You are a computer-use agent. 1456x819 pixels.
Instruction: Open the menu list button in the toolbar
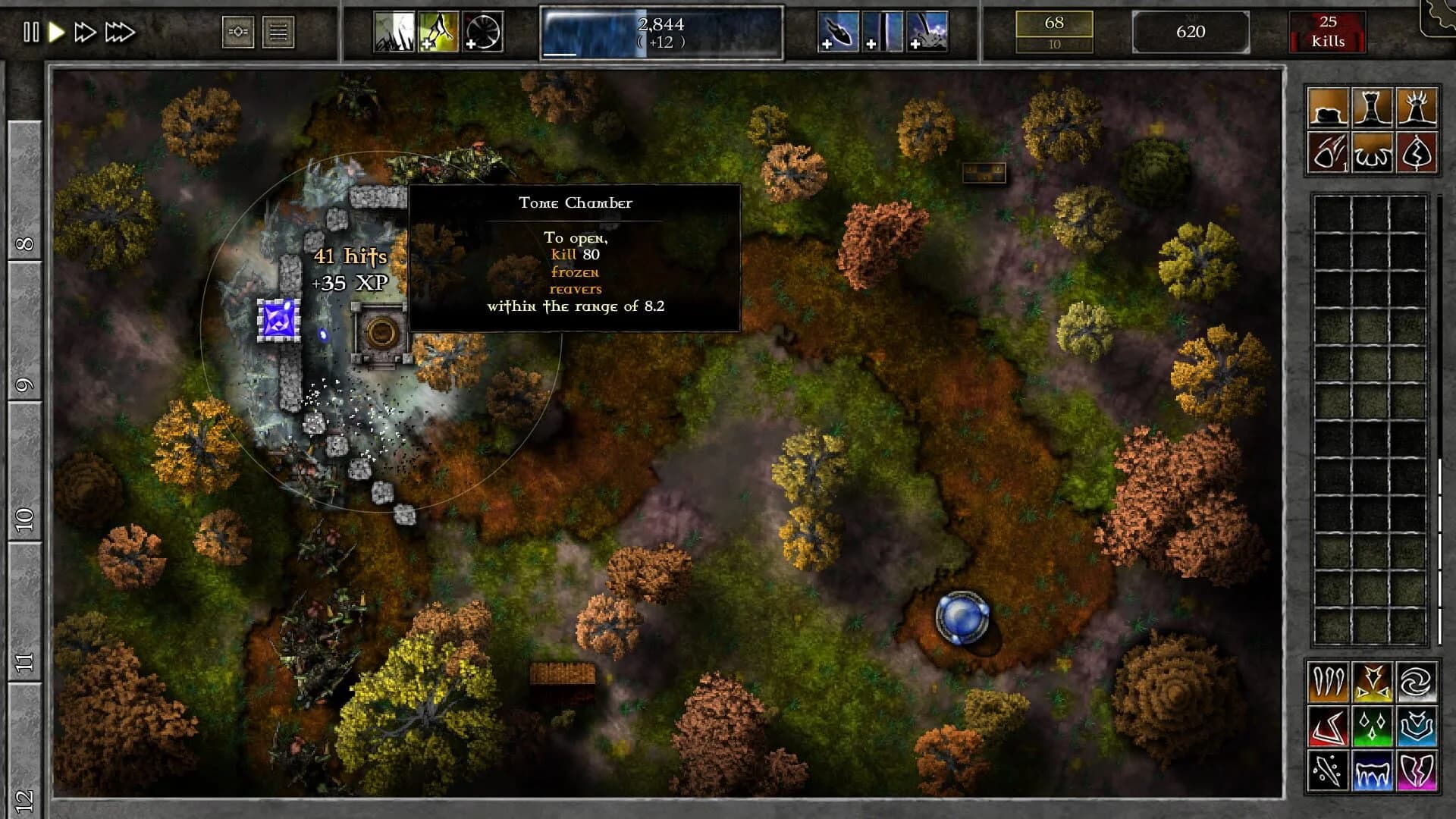pyautogui.click(x=278, y=32)
